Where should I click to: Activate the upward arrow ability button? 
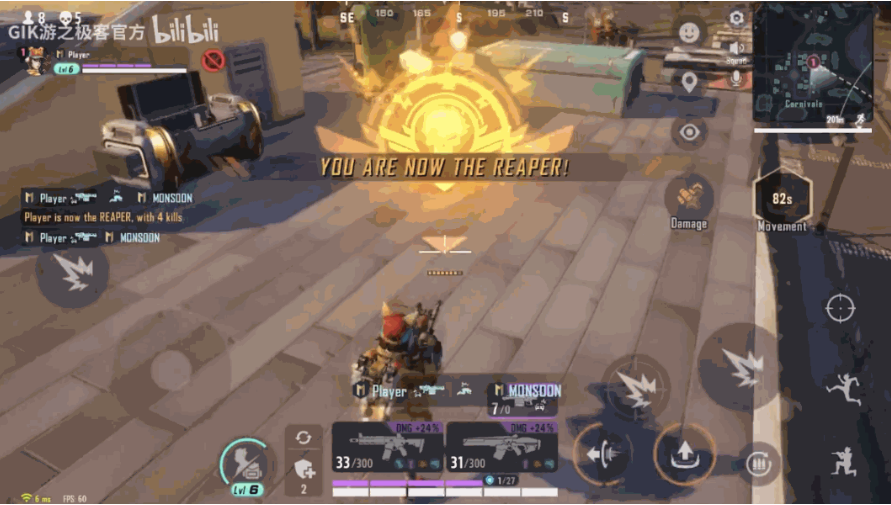(685, 455)
